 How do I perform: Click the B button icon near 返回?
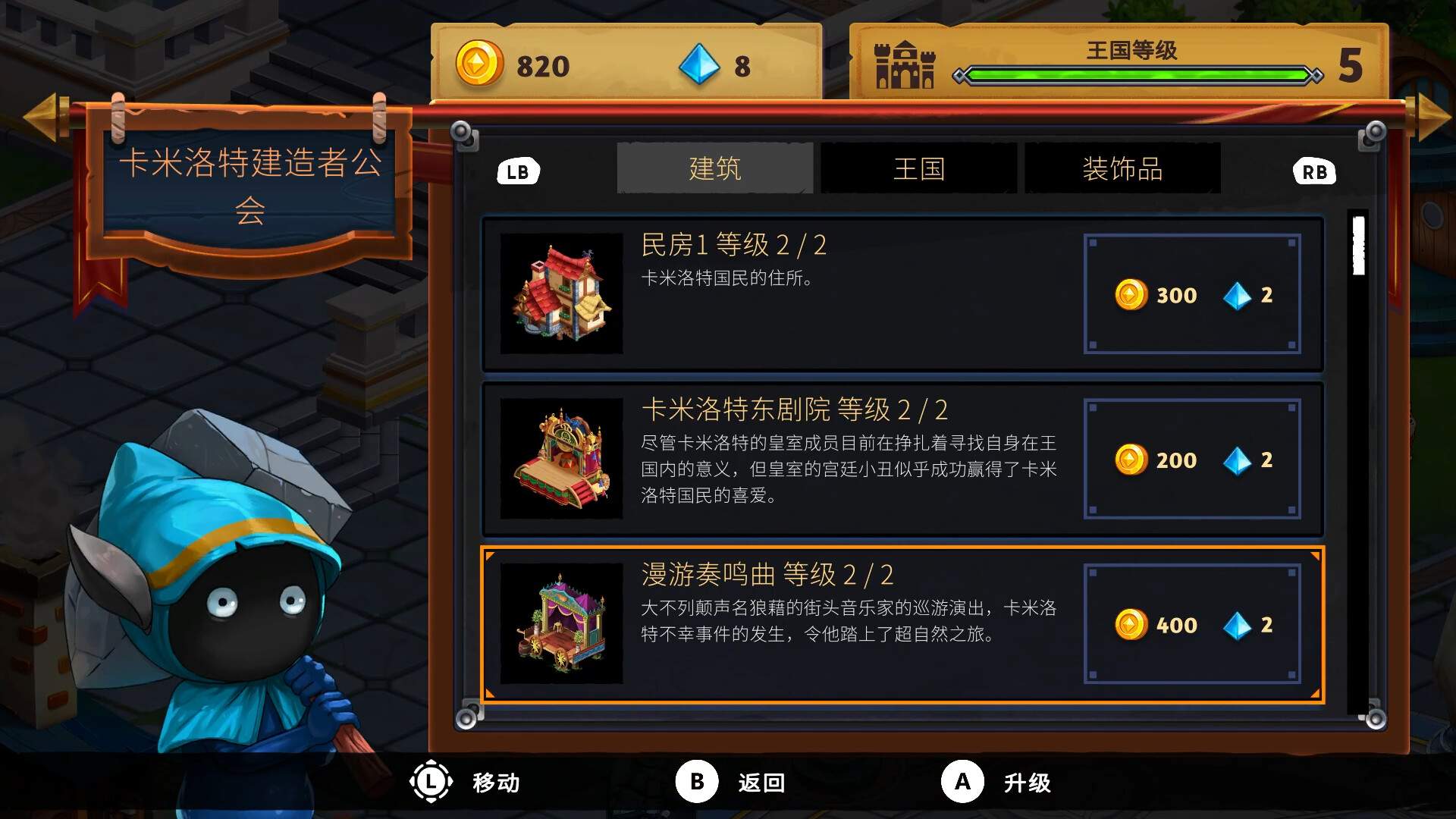[x=698, y=782]
